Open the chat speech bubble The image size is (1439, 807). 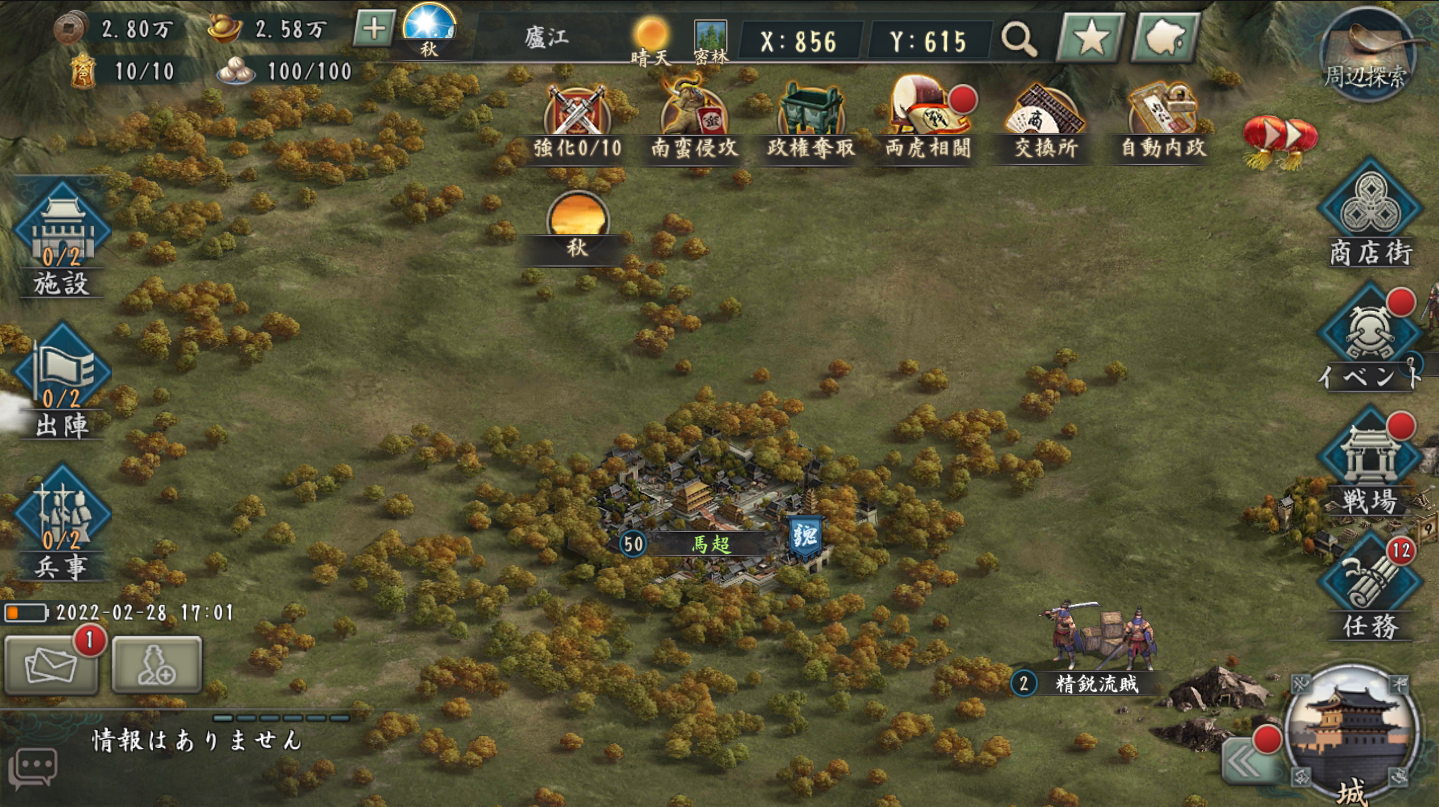pos(32,769)
